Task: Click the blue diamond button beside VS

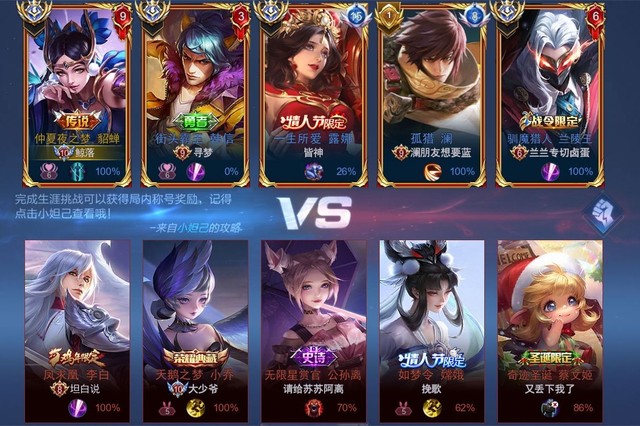Action: click(602, 213)
